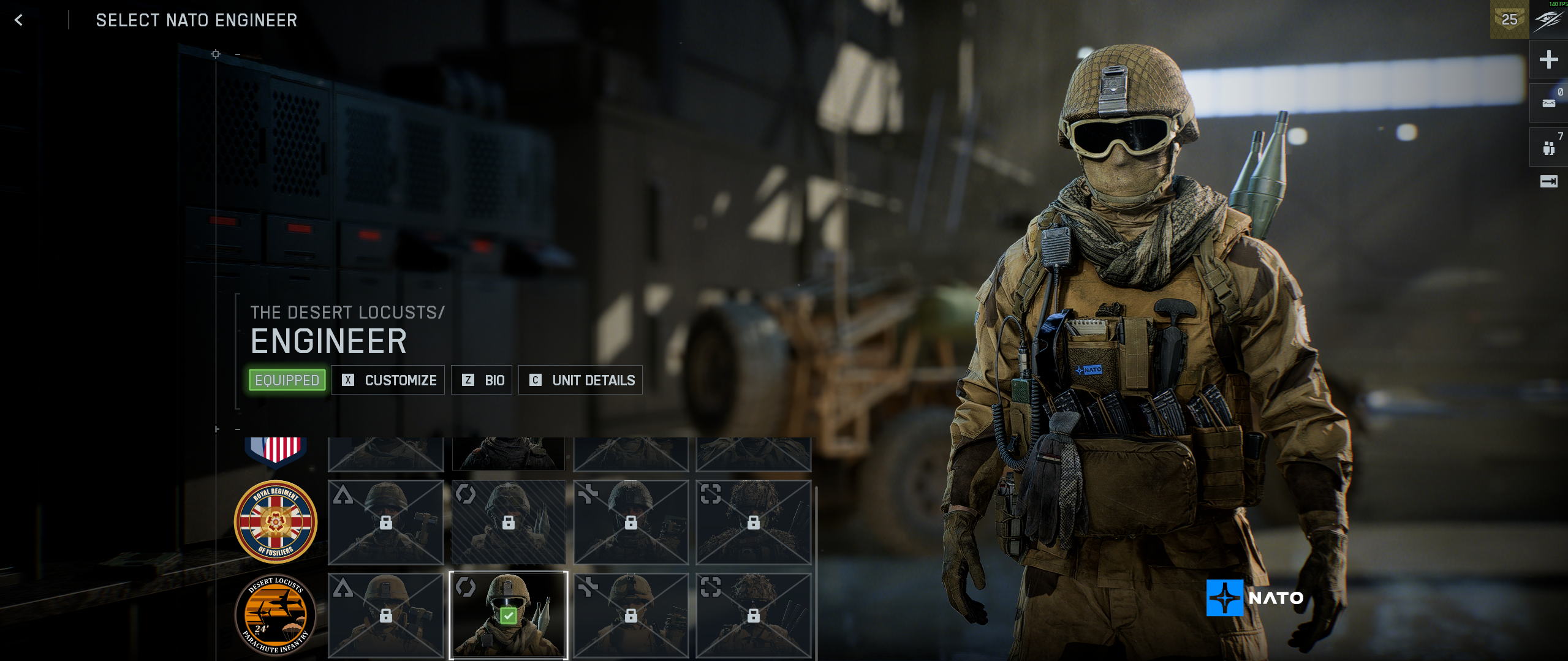Show Unit Details

[580, 380]
